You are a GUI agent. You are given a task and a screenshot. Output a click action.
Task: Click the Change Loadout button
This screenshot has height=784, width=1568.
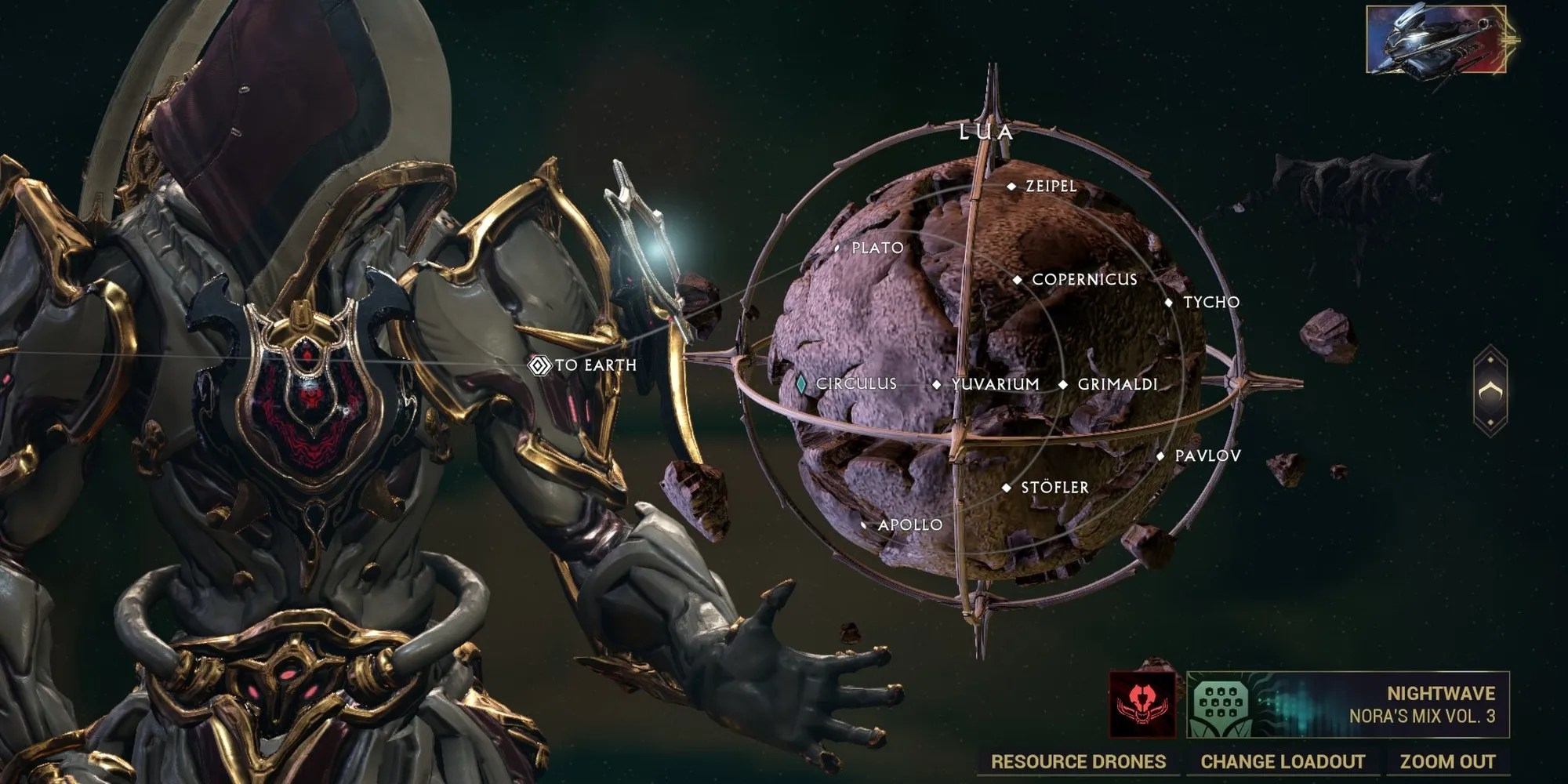coord(1283,761)
